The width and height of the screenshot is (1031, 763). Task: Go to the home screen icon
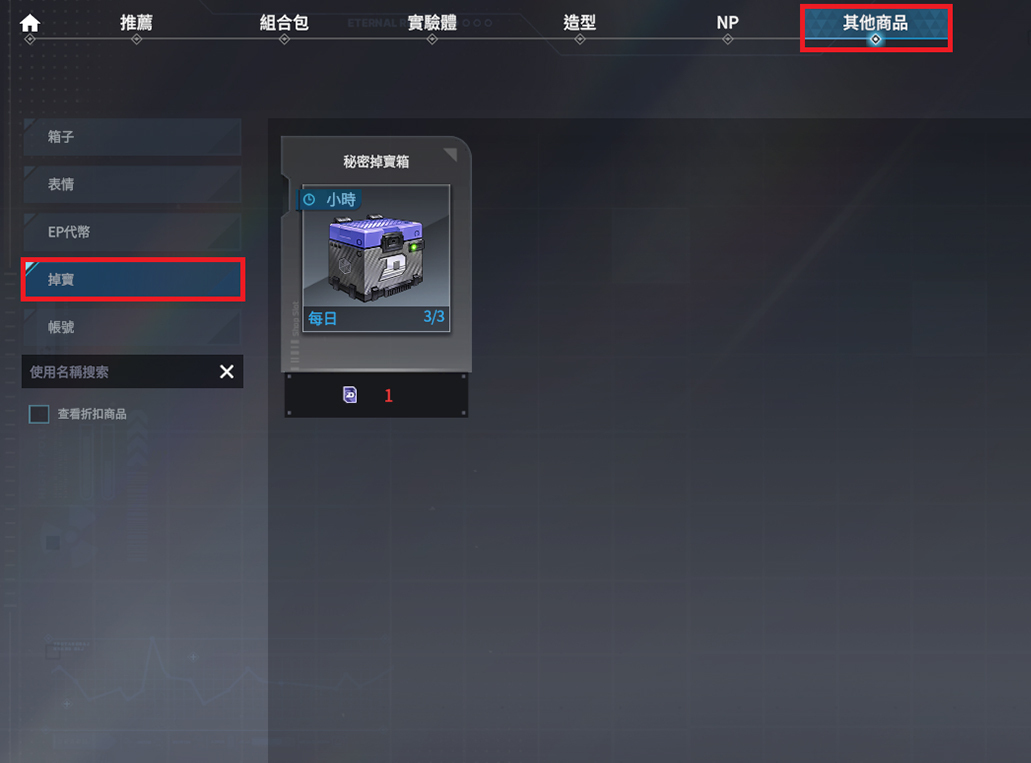[30, 22]
